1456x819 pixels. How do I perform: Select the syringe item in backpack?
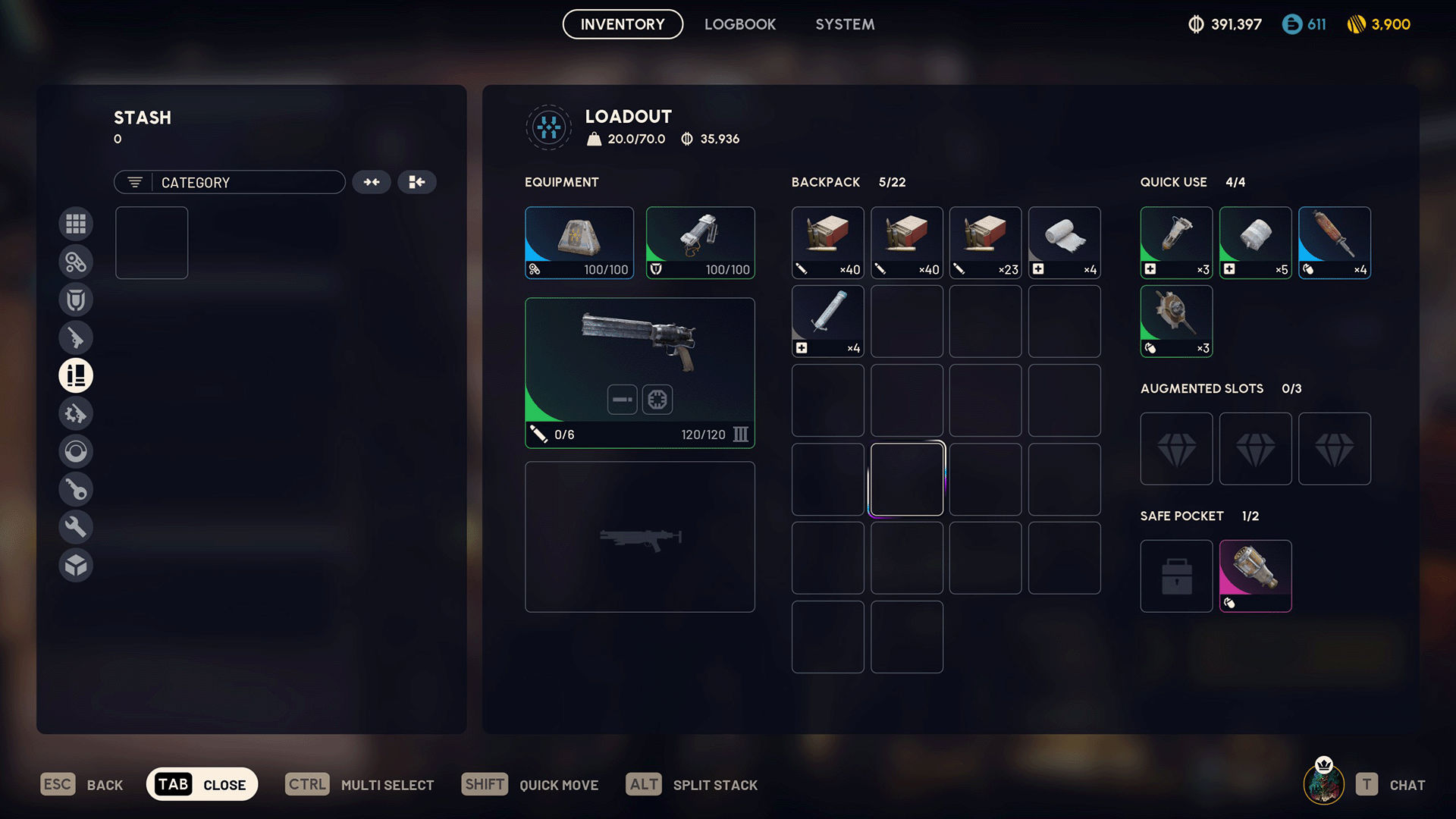click(x=827, y=321)
